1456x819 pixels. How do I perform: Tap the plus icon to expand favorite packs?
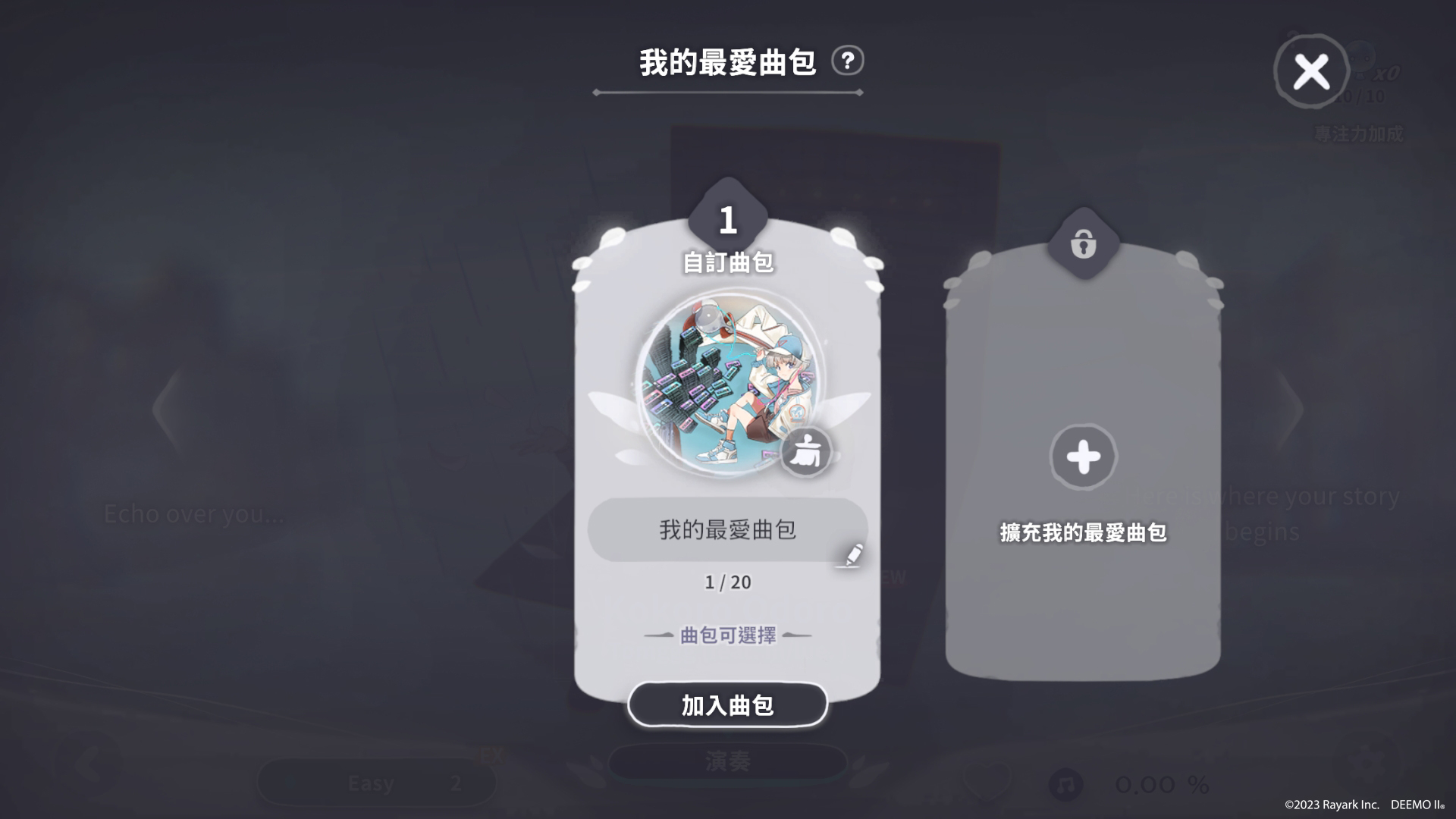tap(1082, 457)
